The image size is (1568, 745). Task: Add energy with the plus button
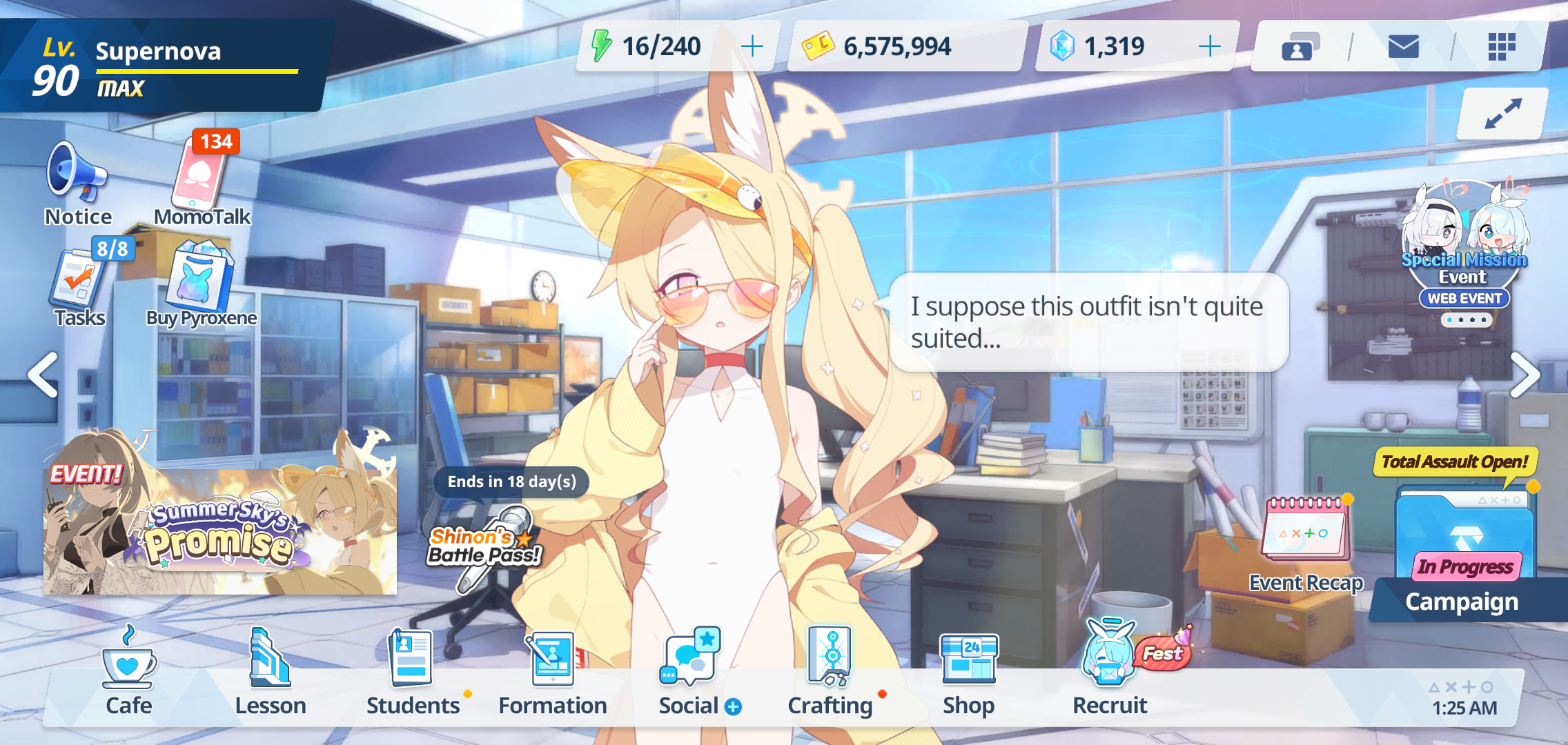pyautogui.click(x=752, y=47)
